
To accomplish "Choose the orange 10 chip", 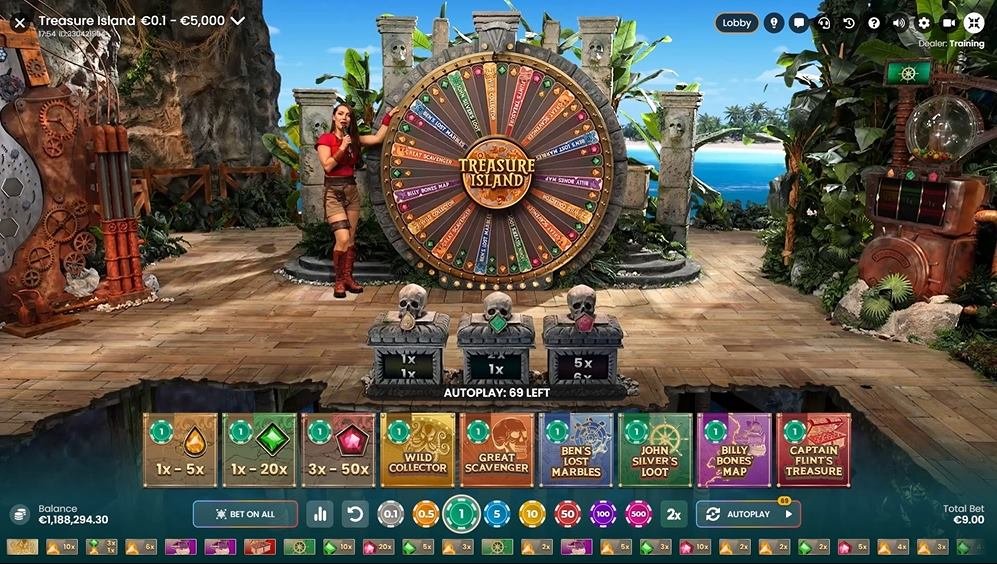I will click(532, 514).
